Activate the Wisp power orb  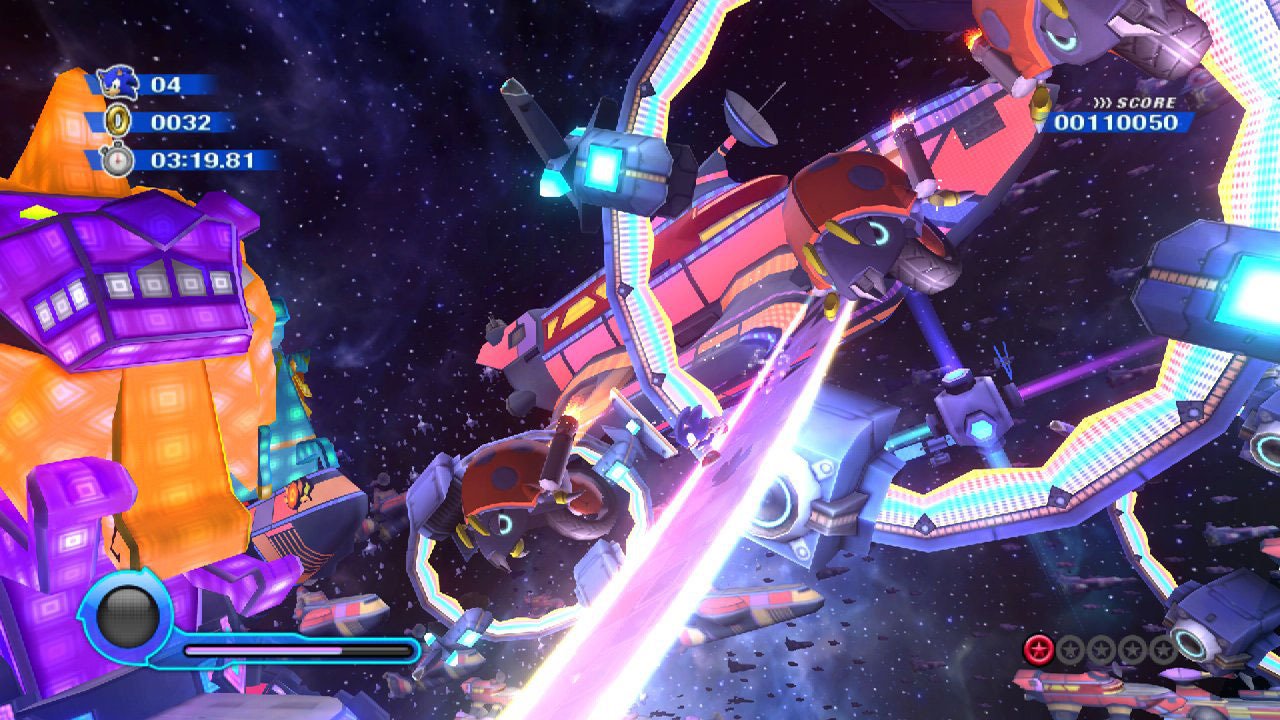tap(127, 615)
